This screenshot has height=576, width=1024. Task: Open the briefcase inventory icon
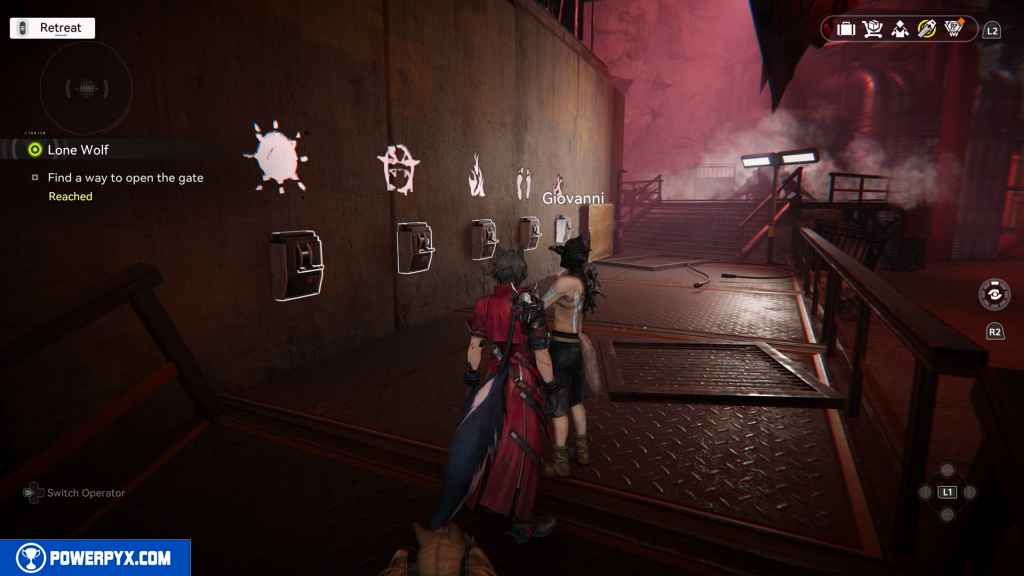[846, 29]
